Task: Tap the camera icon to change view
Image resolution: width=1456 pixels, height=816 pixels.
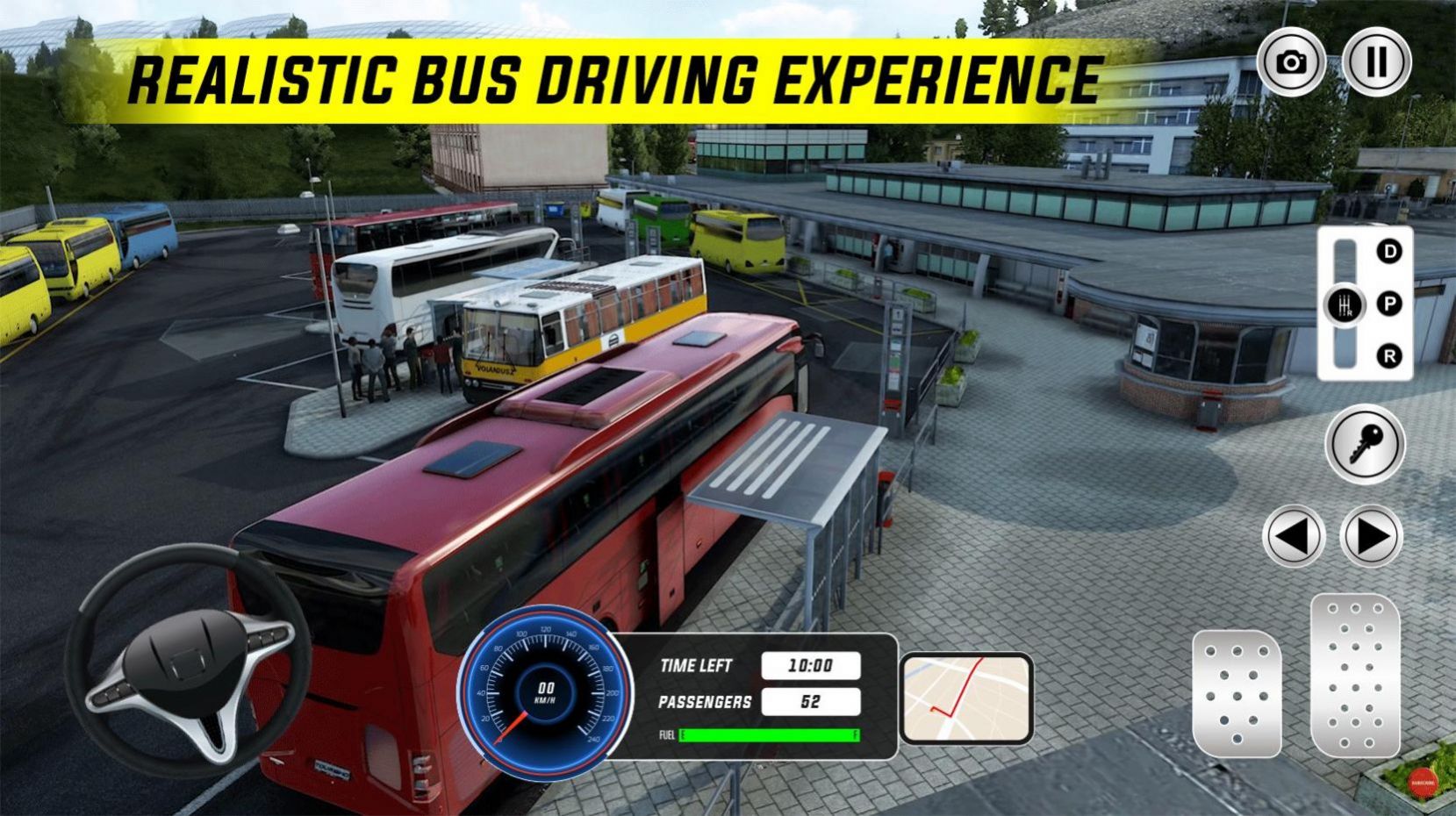Action: [1289, 61]
